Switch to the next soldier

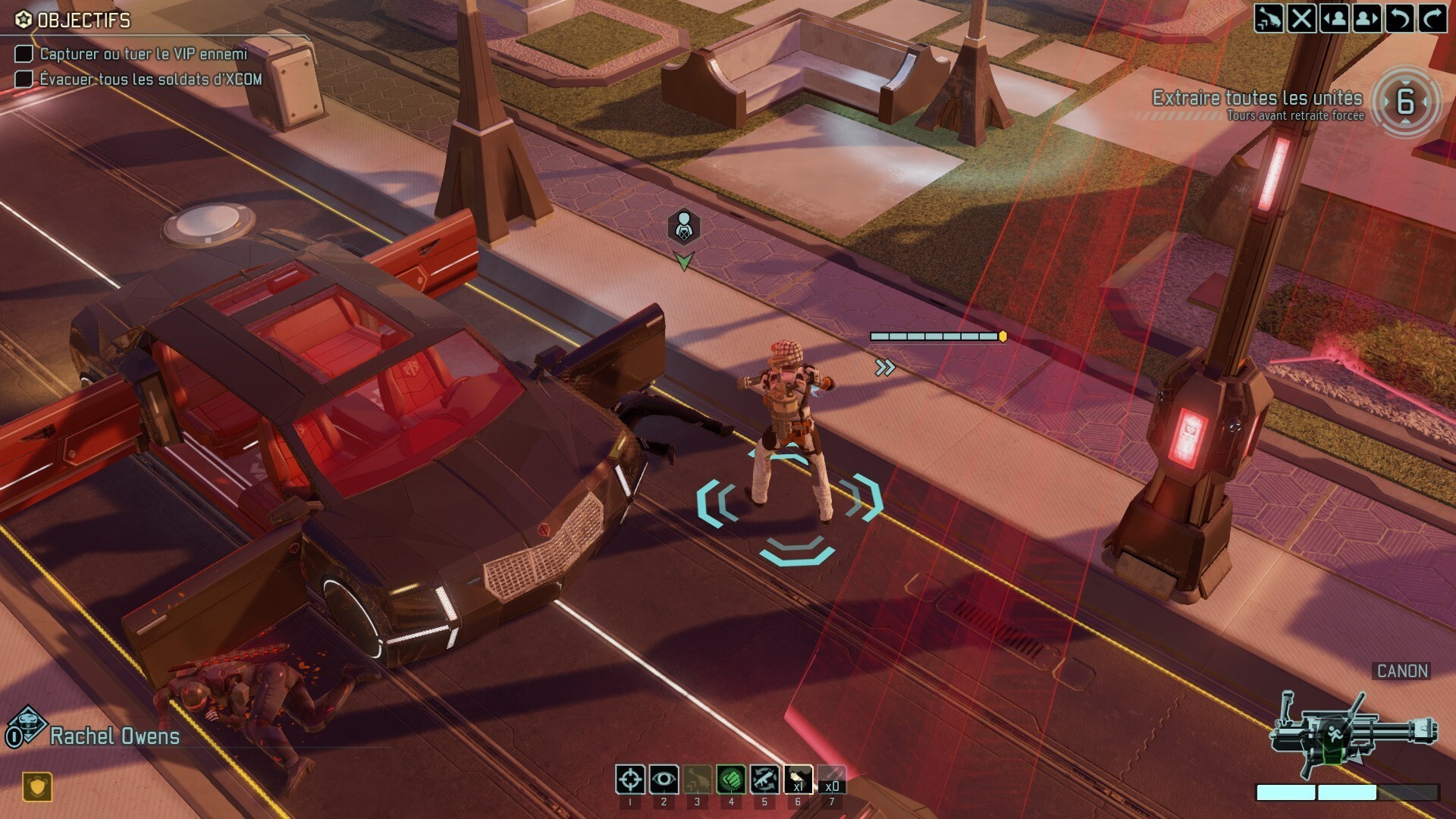click(1367, 18)
